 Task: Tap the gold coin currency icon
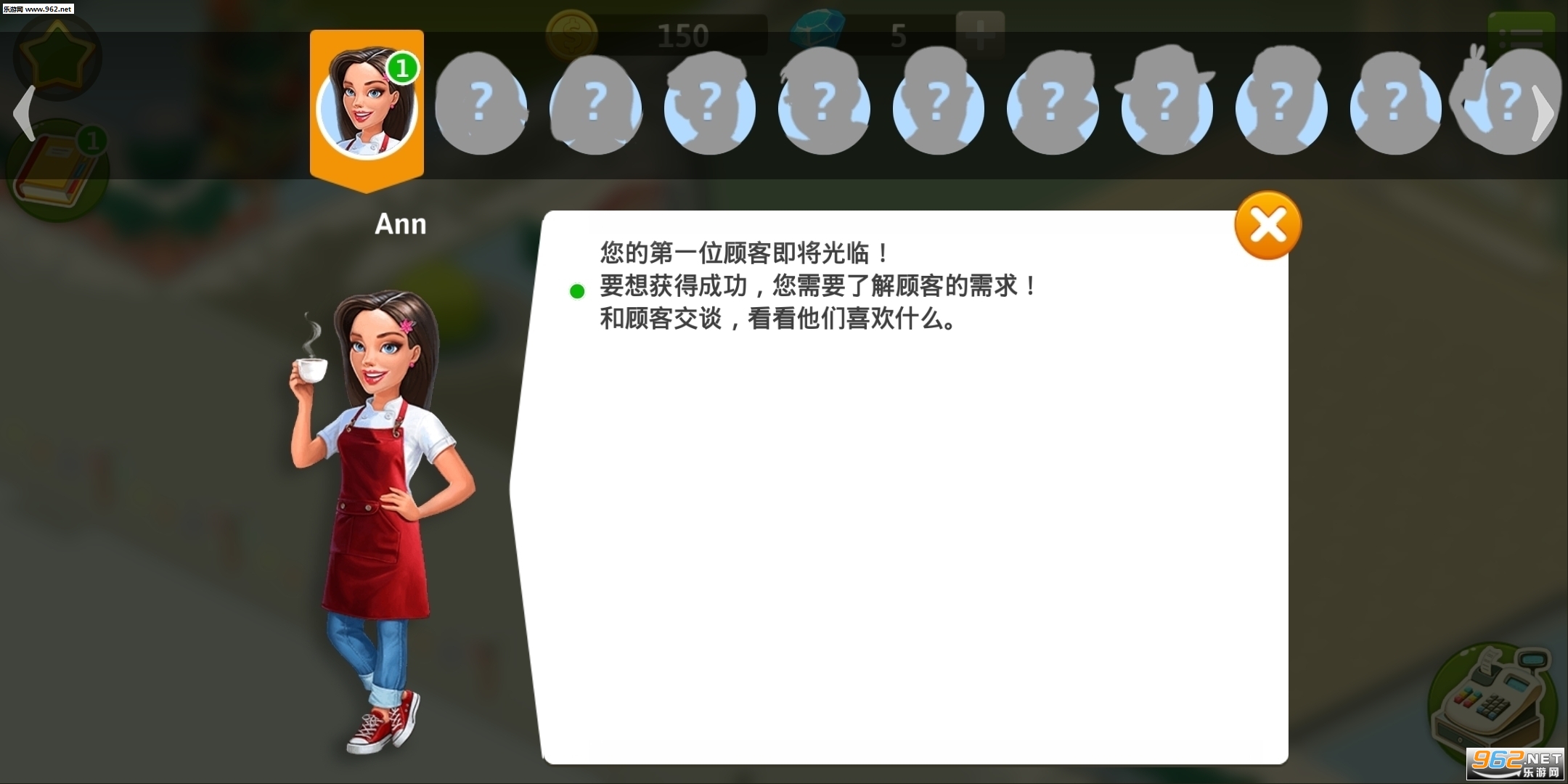[x=571, y=34]
